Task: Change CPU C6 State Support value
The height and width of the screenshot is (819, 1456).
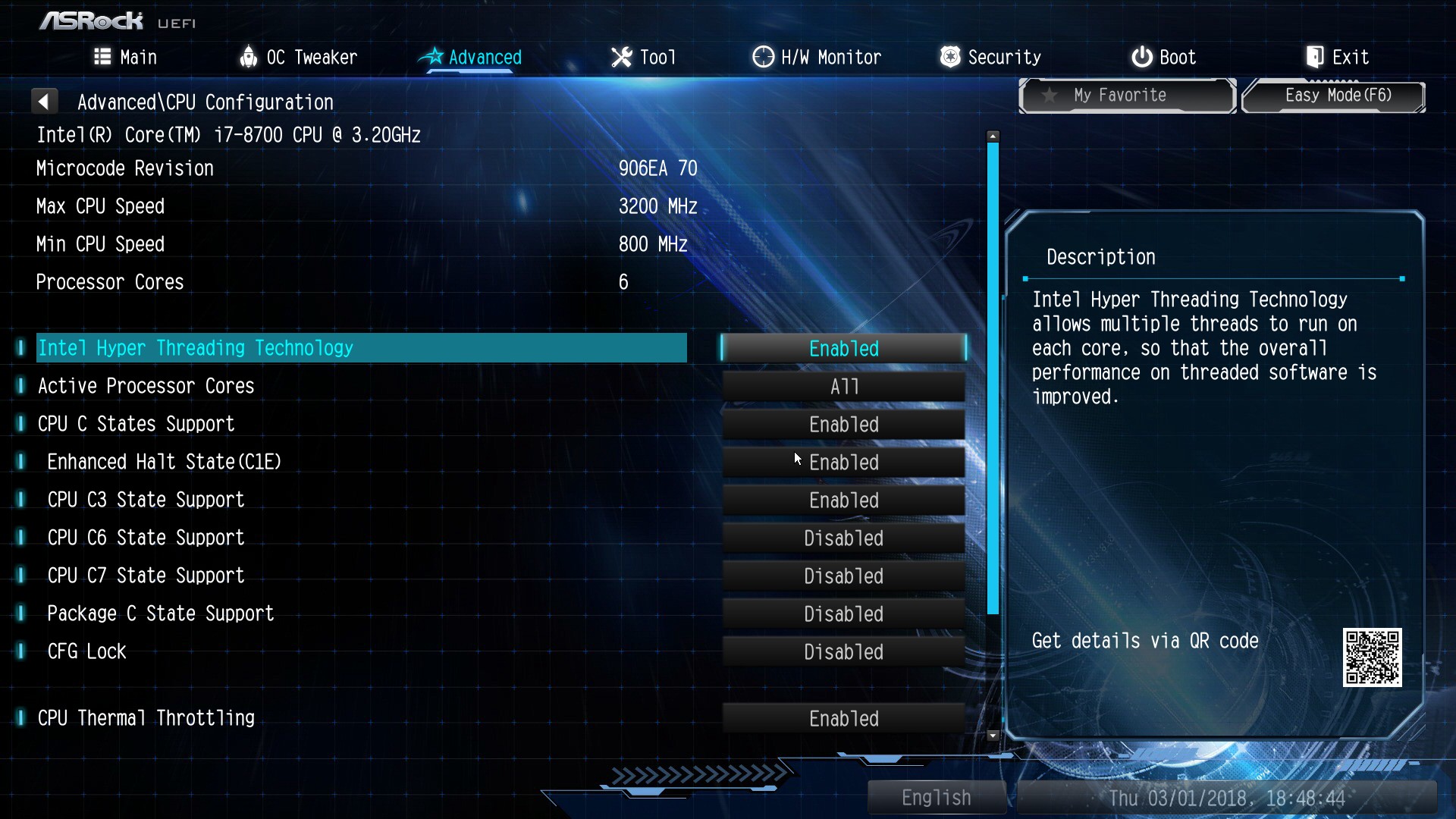Action: coord(843,538)
